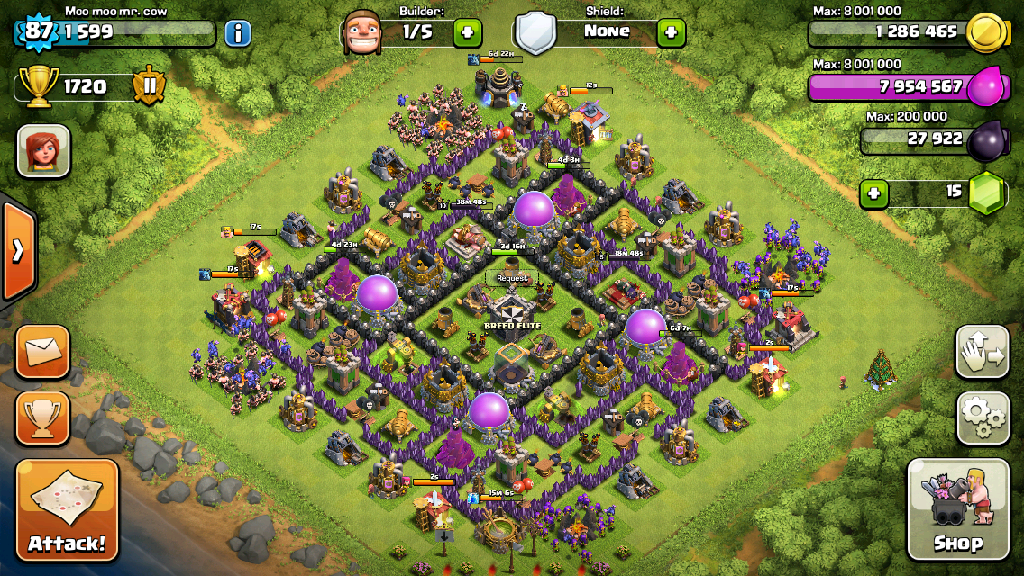The image size is (1024, 576).
Task: Expand the orange side arrow panel
Action: coord(17,251)
